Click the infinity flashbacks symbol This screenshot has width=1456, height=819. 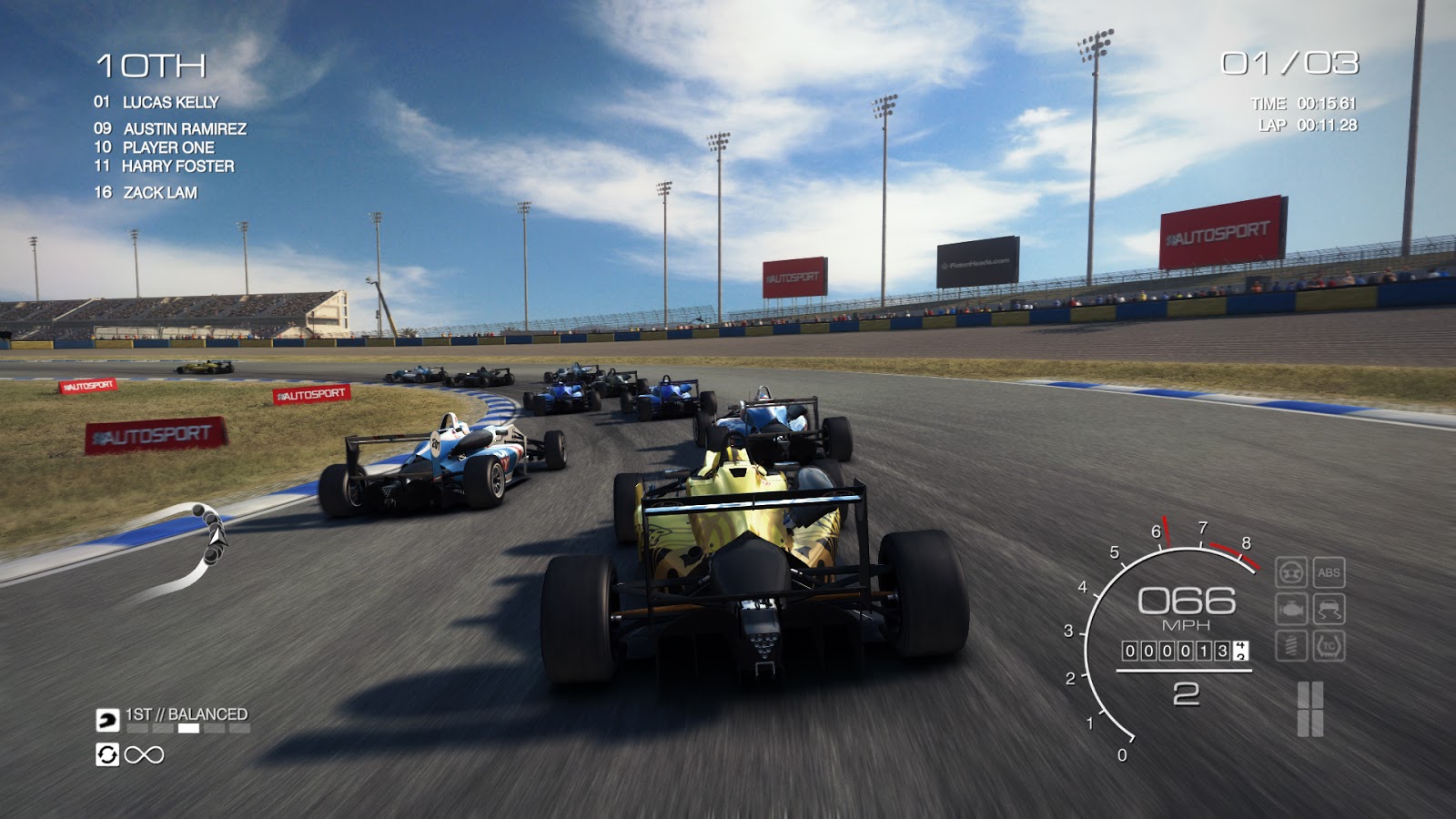[x=144, y=755]
